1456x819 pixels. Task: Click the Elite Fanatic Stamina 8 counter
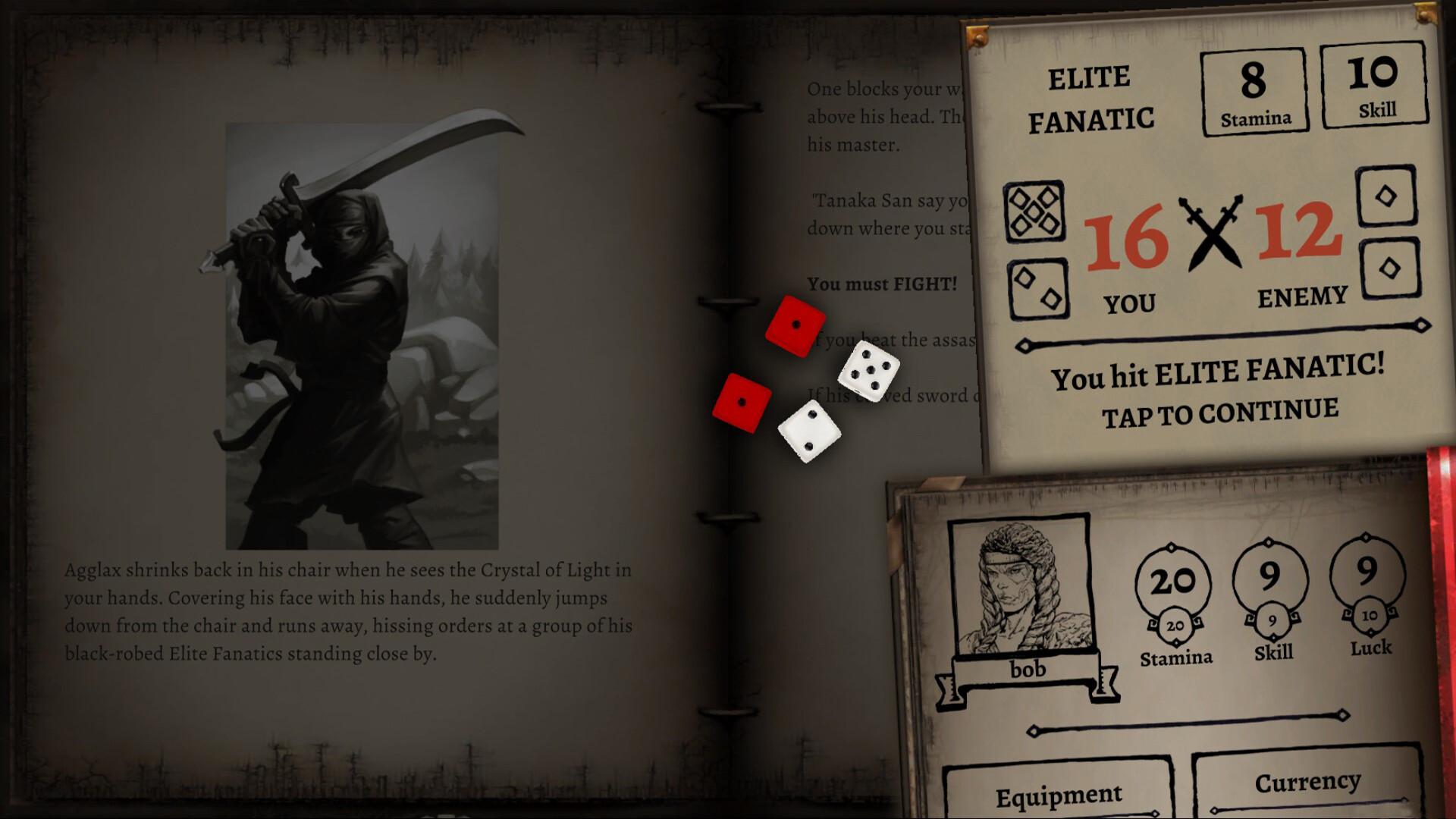tap(1255, 91)
